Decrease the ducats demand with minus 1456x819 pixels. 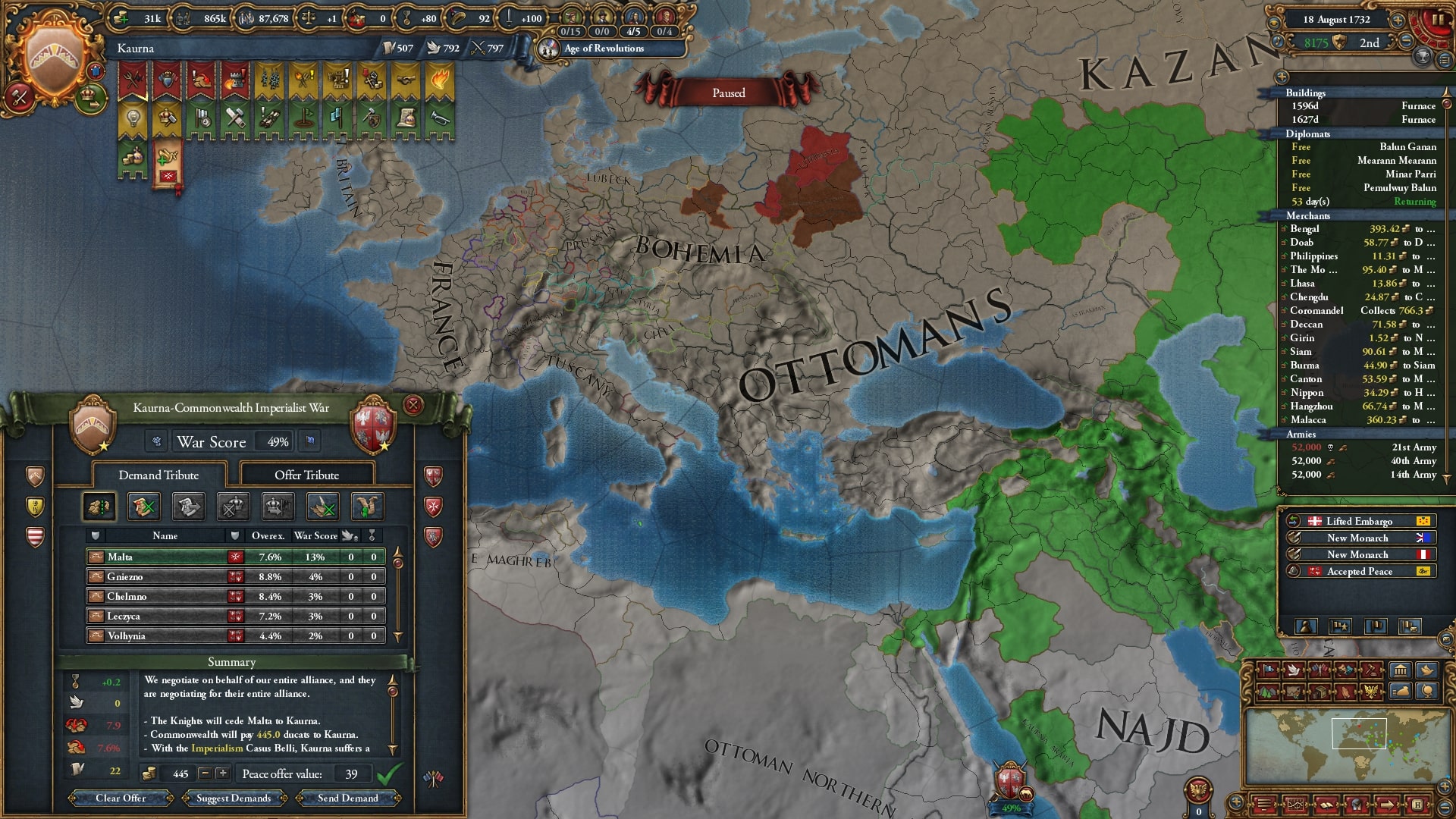205,773
